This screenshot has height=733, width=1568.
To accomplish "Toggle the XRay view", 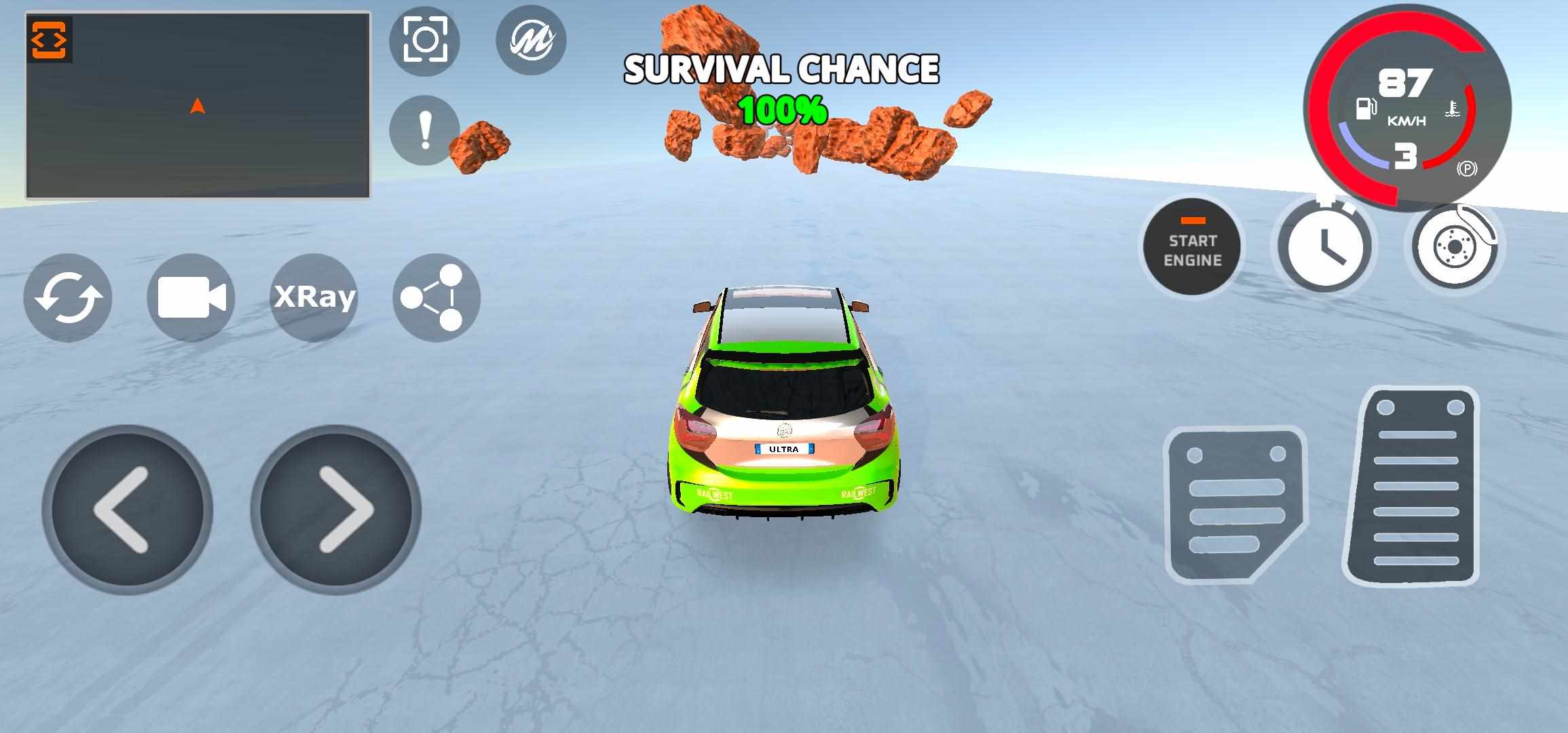I will tap(314, 297).
